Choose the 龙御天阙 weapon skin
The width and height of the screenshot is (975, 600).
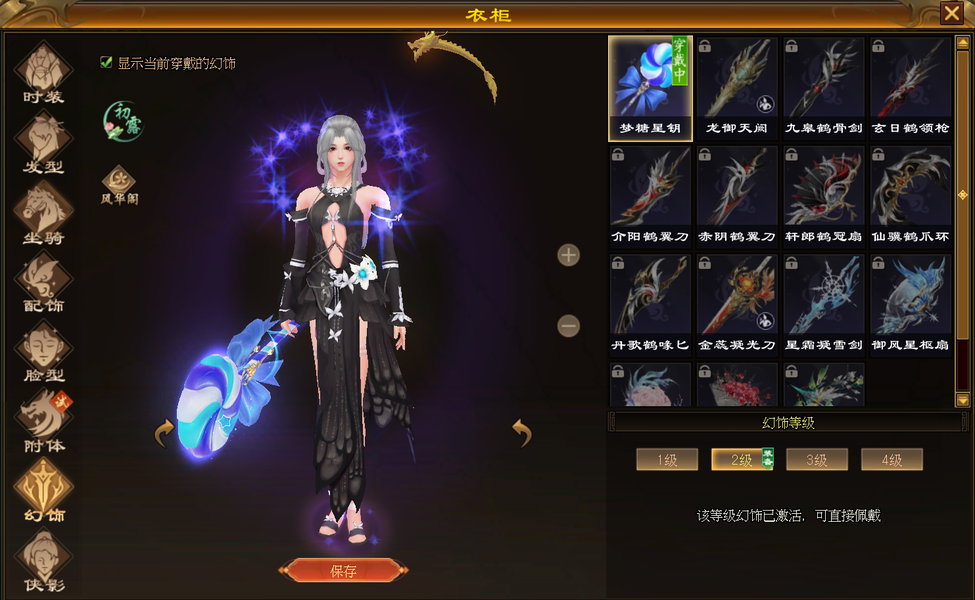coord(737,87)
